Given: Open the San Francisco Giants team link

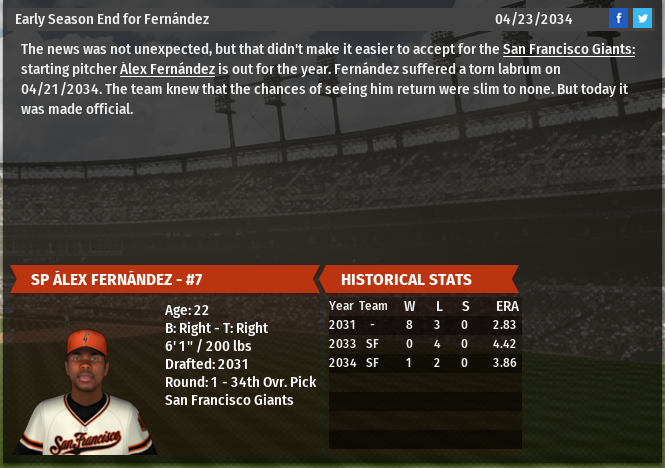Looking at the screenshot, I should (568, 49).
